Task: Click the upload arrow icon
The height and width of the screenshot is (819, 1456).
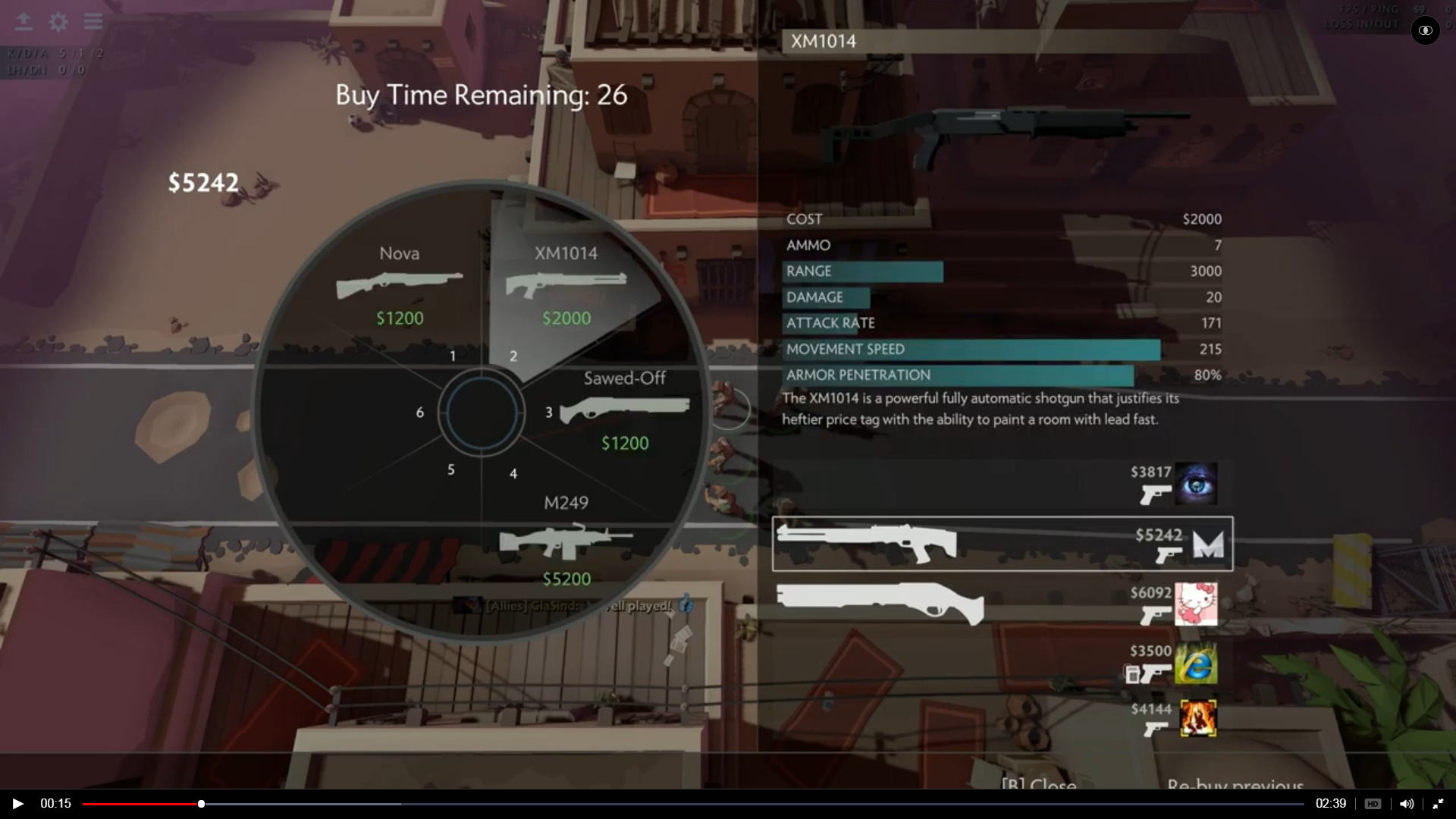Action: (x=24, y=21)
